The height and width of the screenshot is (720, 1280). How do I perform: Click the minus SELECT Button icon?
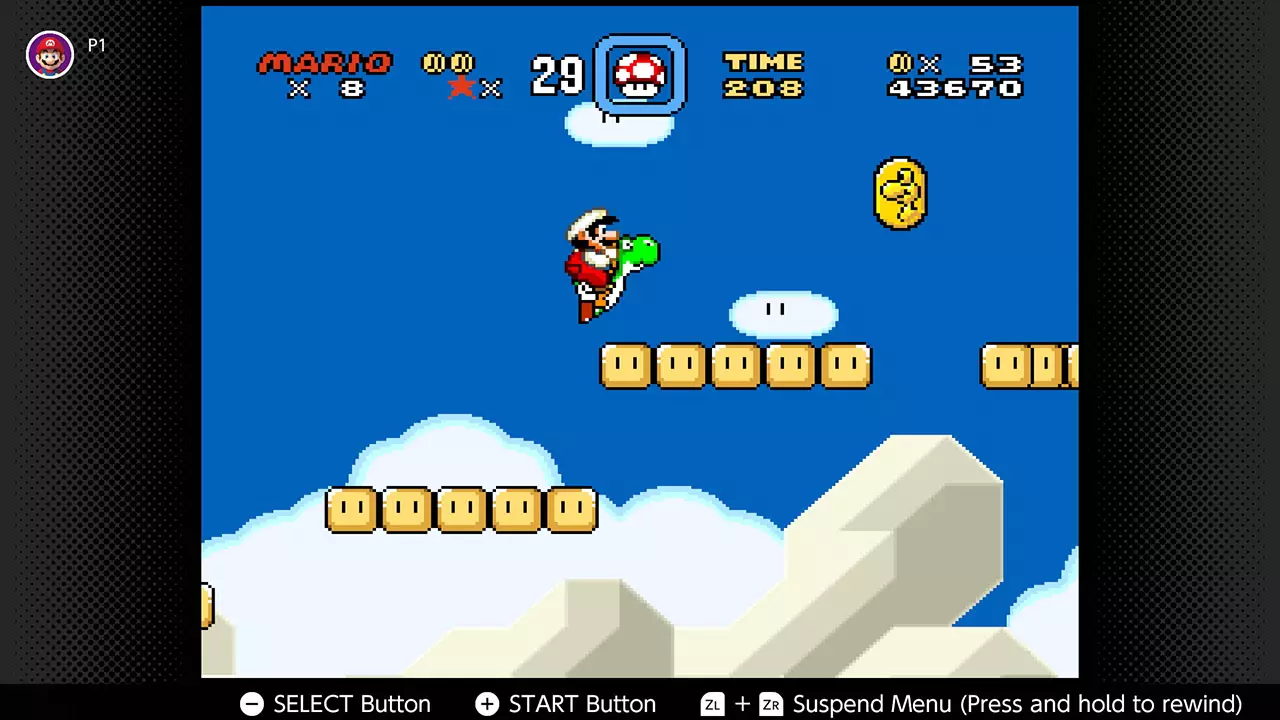tap(251, 704)
